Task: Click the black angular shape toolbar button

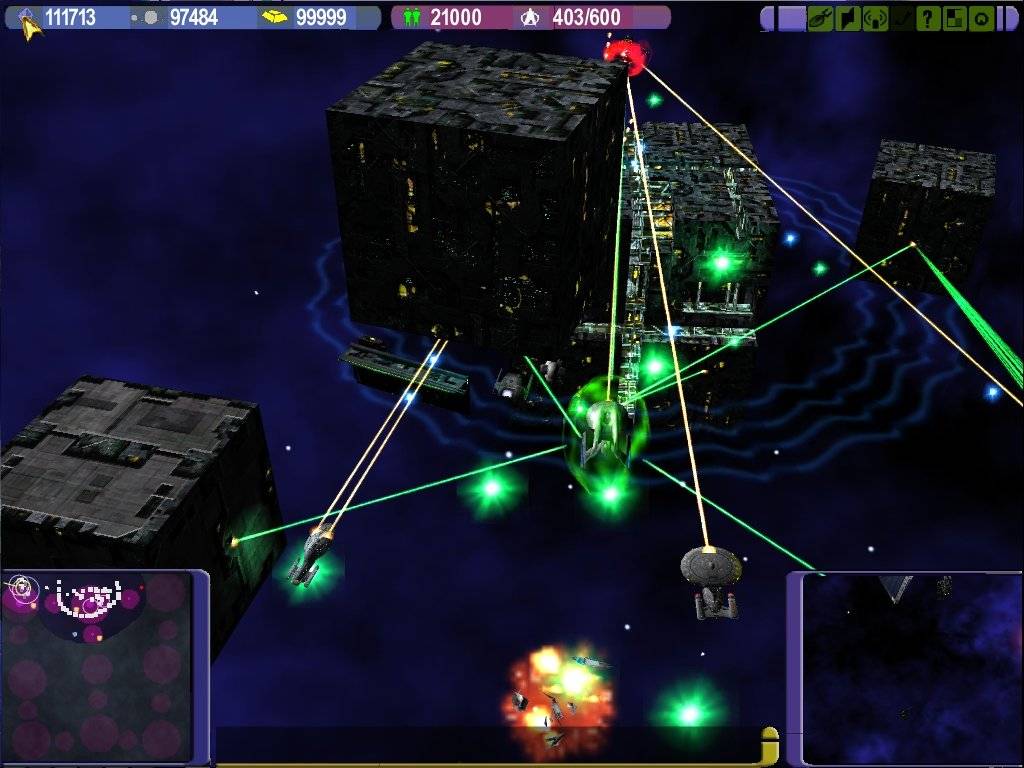Action: pyautogui.click(x=848, y=18)
